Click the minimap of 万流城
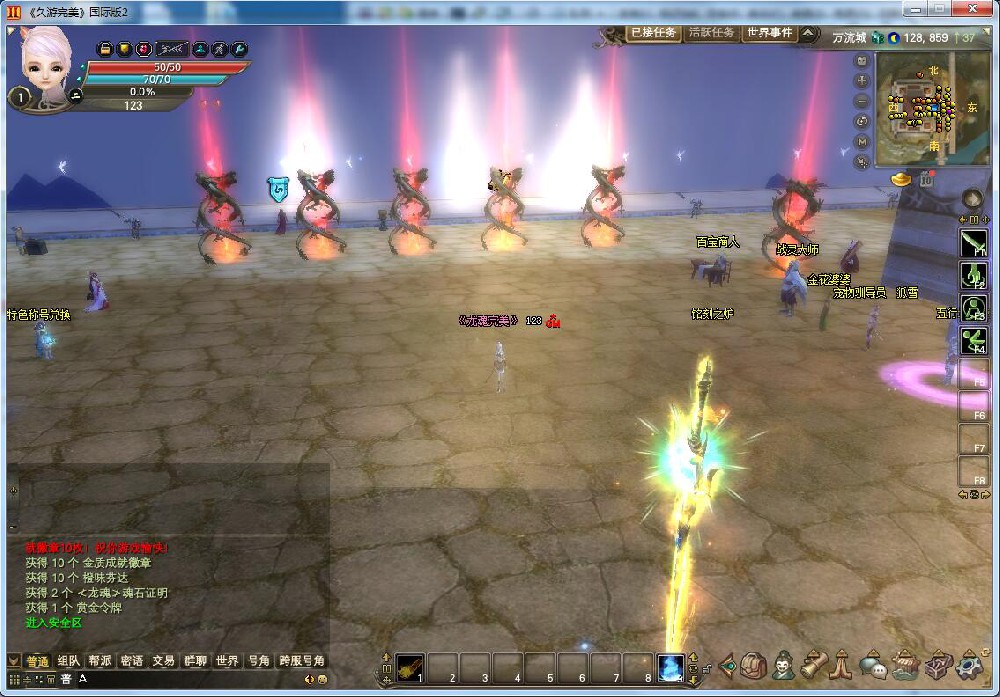This screenshot has width=1000, height=697. pyautogui.click(x=930, y=110)
